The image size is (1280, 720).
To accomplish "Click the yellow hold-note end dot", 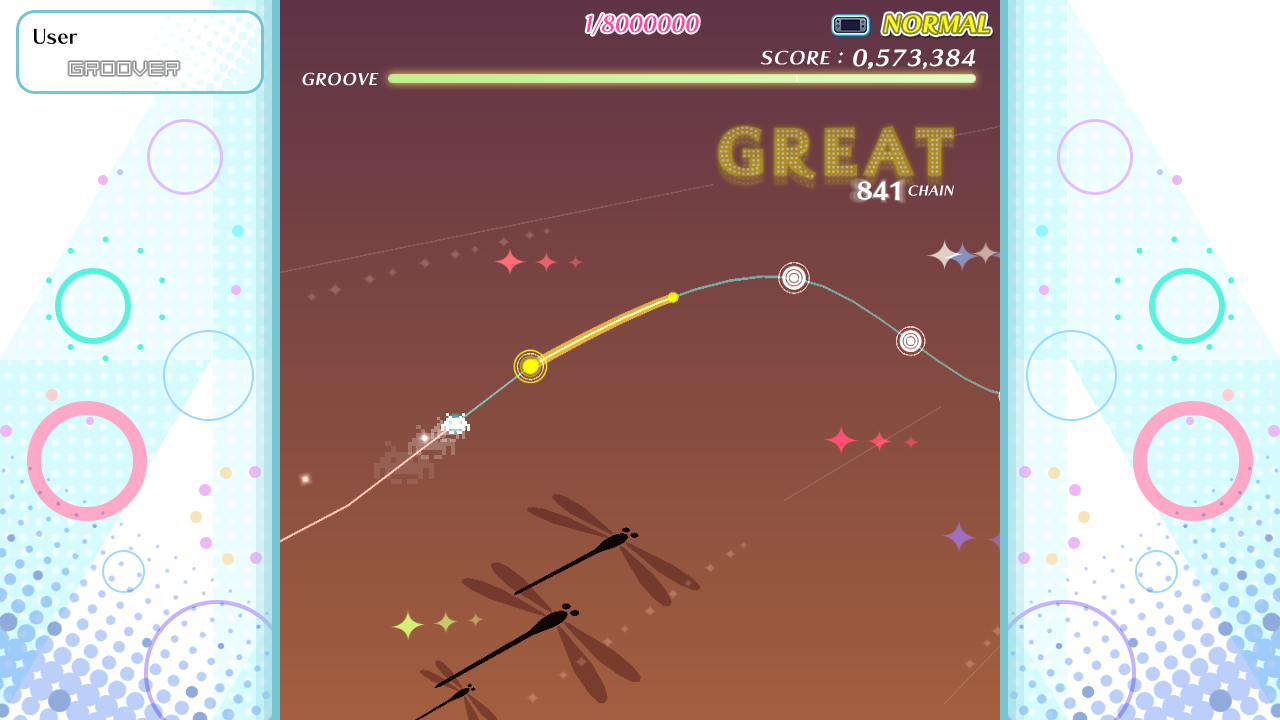I will (672, 297).
